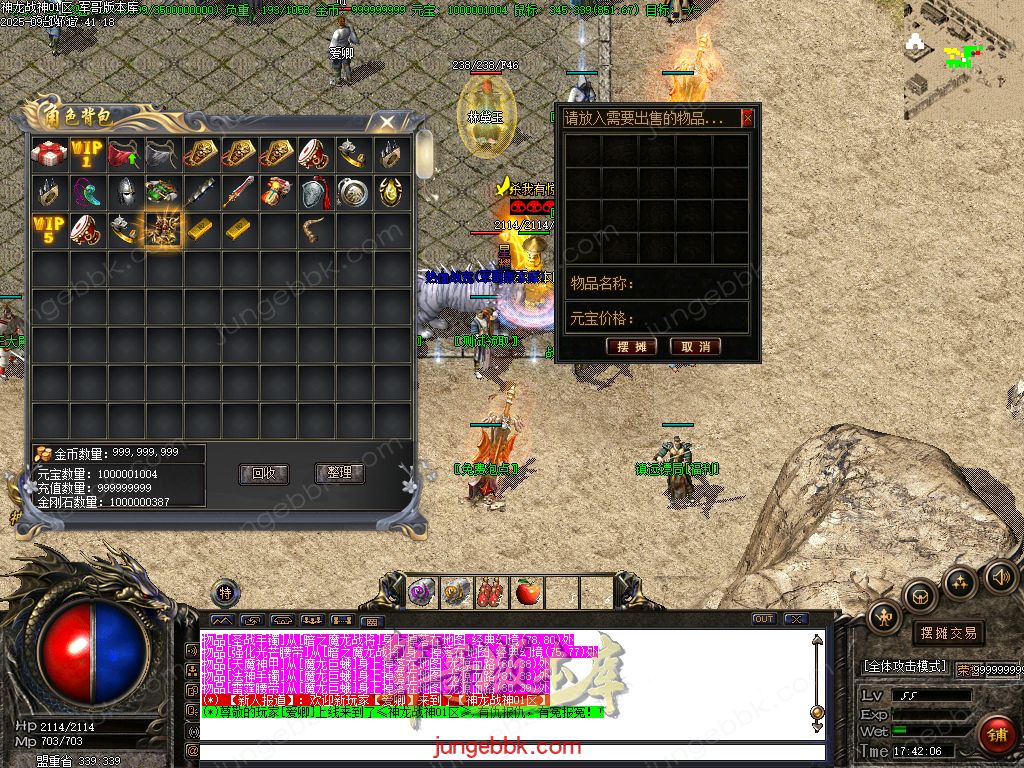
Task: Select the red gift box item
Action: click(x=48, y=154)
